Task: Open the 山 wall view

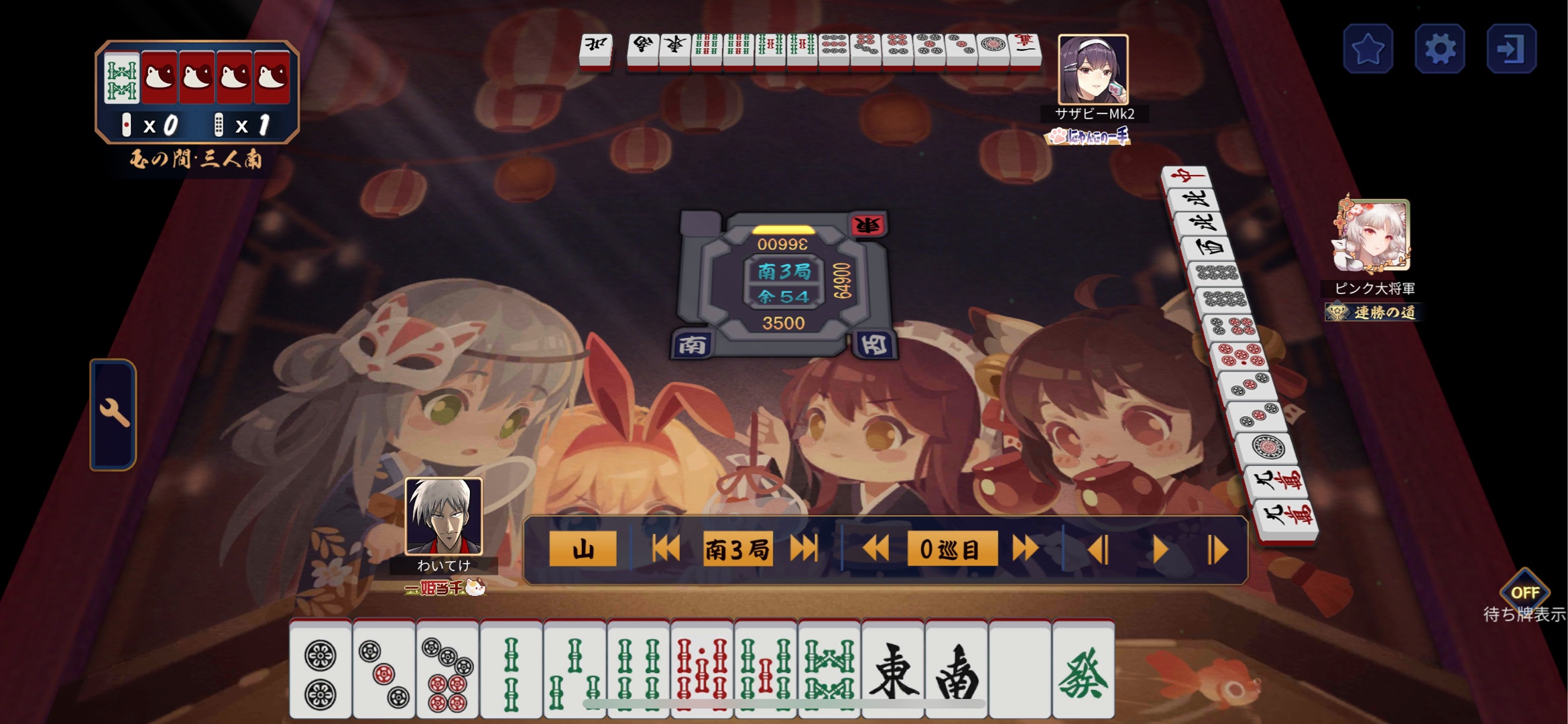Action: pyautogui.click(x=582, y=549)
